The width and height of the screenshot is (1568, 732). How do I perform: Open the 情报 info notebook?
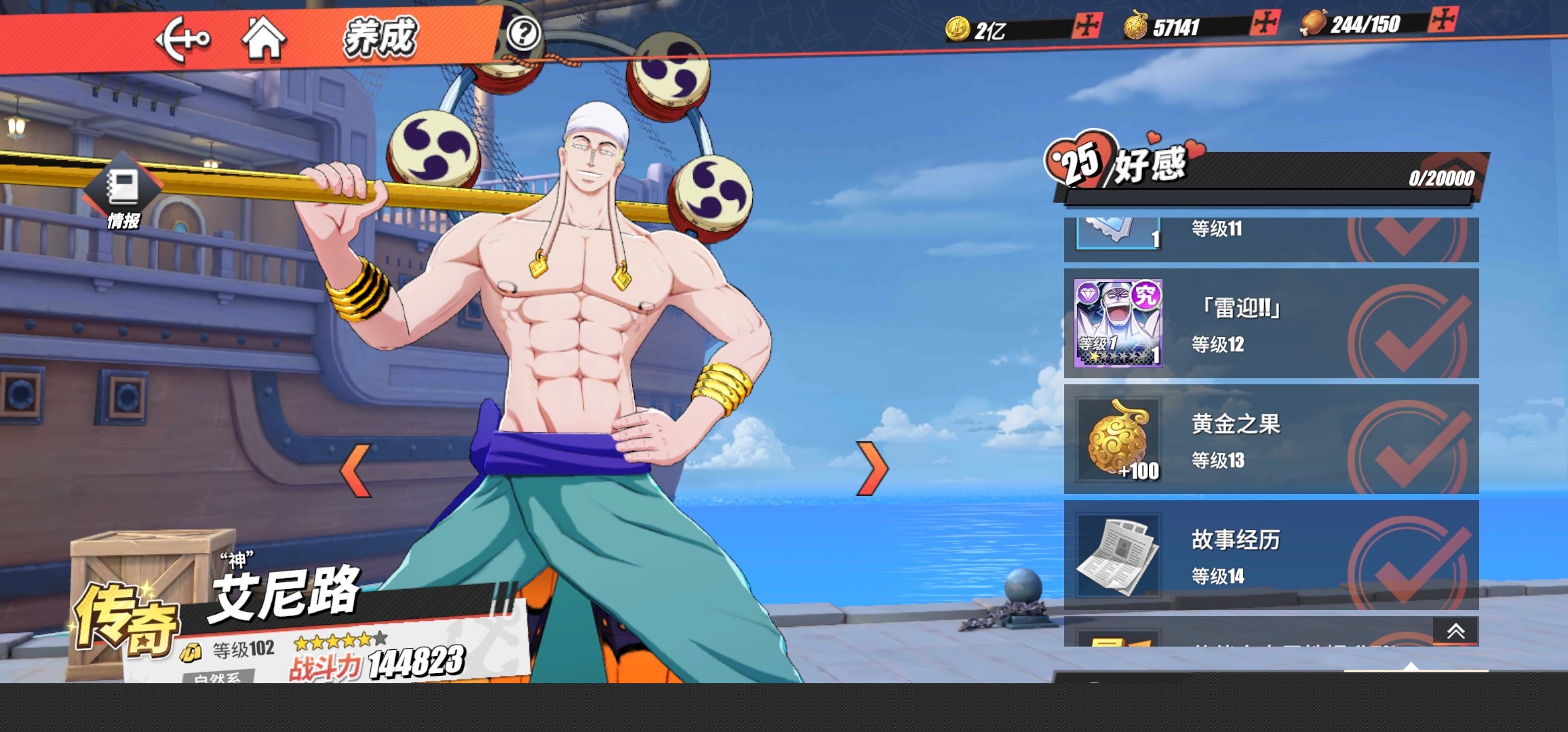click(123, 193)
